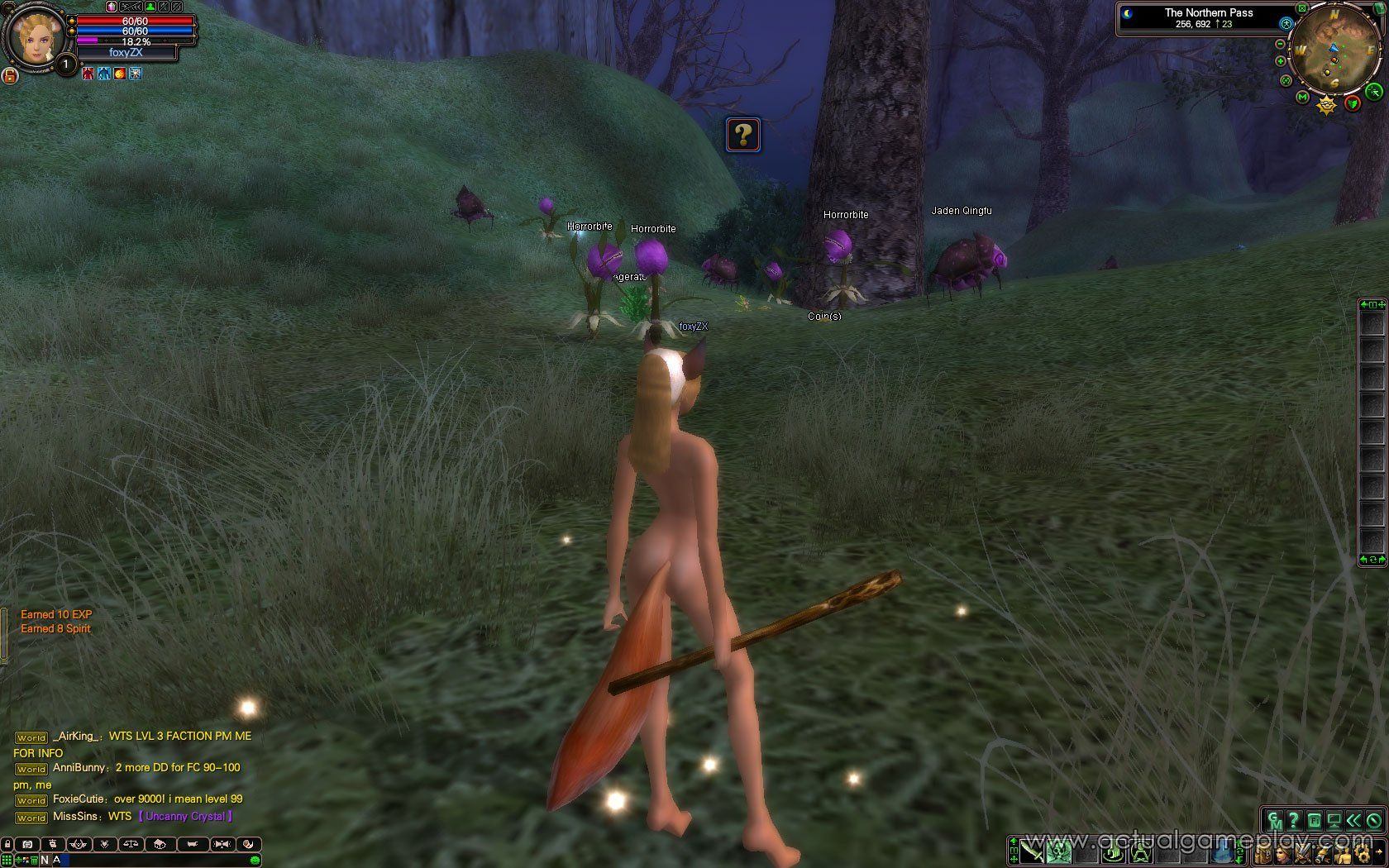Zoom out the minimap with minus button
Screen dimensions: 1389x868
coord(1281,44)
